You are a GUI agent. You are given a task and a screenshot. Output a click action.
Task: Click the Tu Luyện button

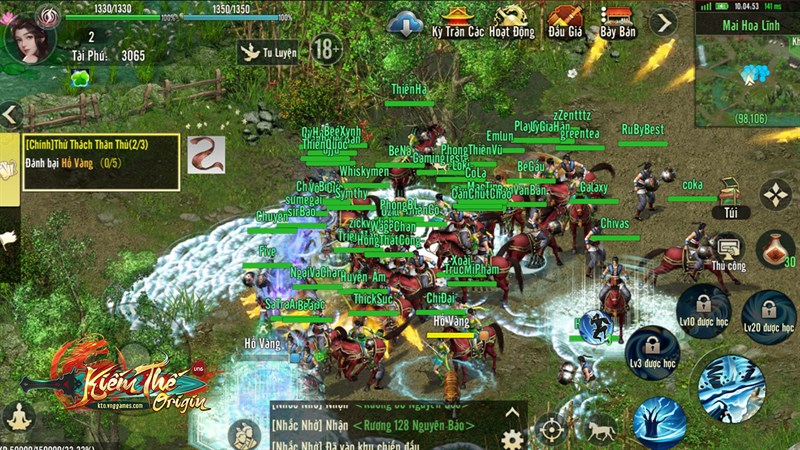tap(267, 50)
